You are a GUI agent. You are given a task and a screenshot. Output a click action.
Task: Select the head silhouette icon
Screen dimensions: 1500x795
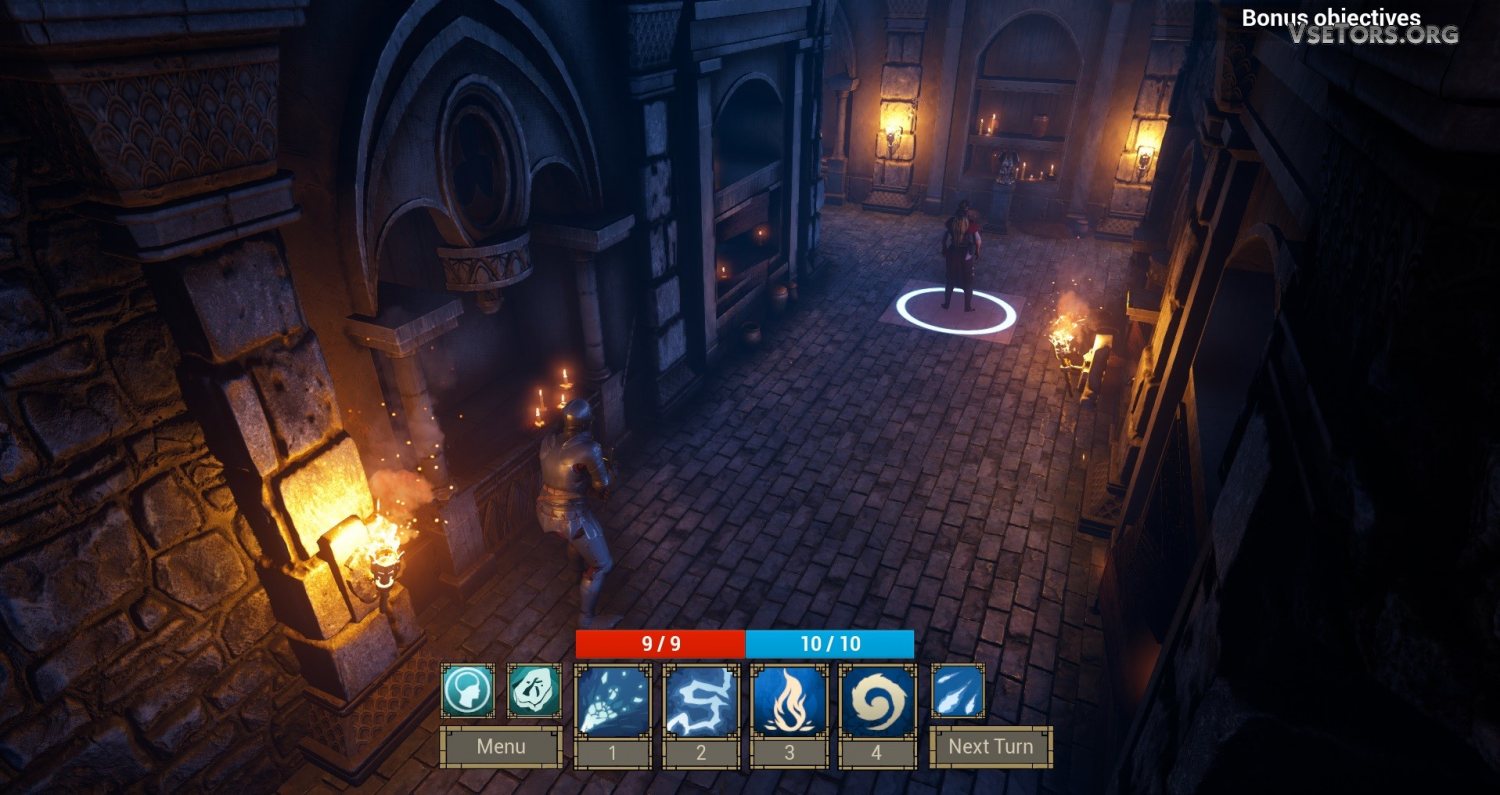(x=468, y=690)
